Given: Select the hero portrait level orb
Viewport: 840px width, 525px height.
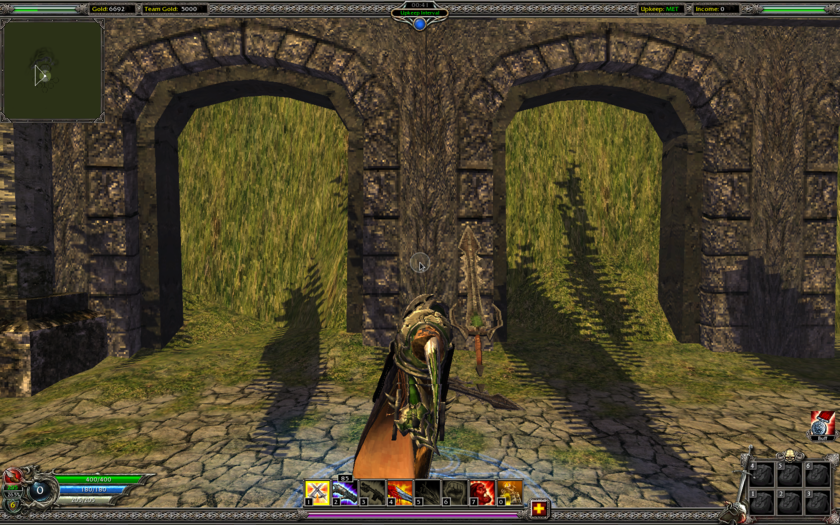Looking at the screenshot, I should click(x=39, y=490).
